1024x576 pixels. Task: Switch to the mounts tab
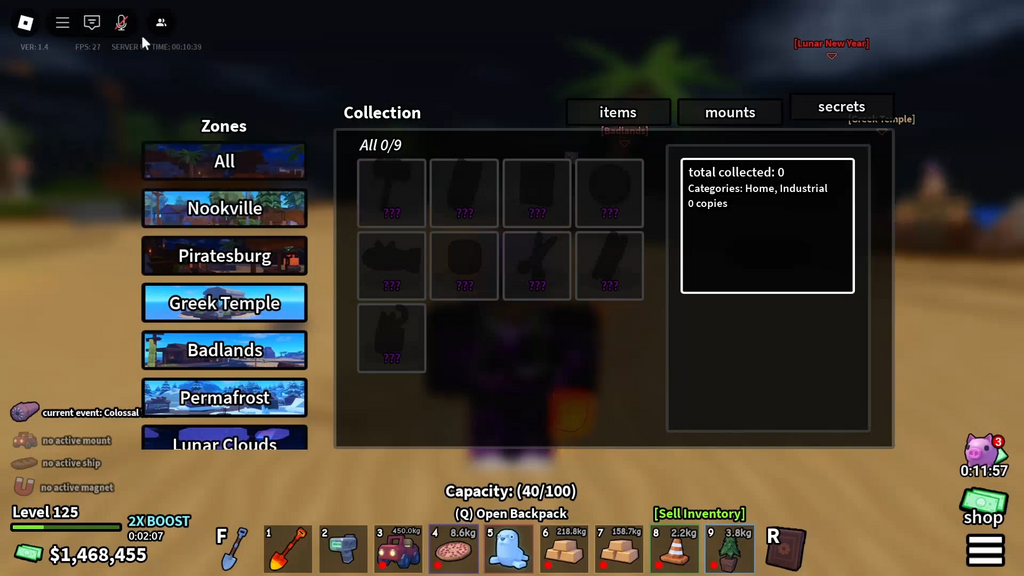tap(730, 112)
